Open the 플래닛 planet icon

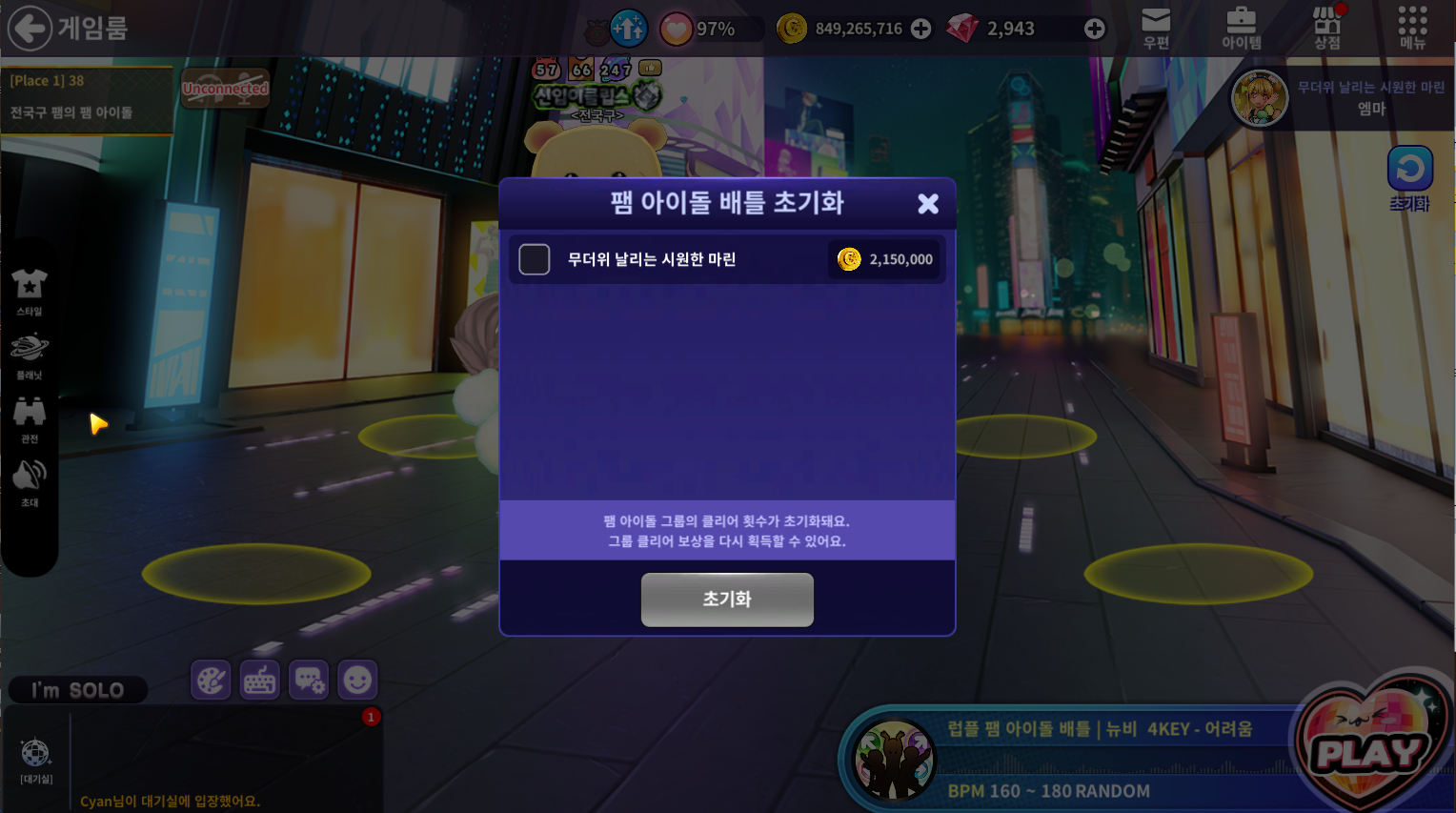30,354
